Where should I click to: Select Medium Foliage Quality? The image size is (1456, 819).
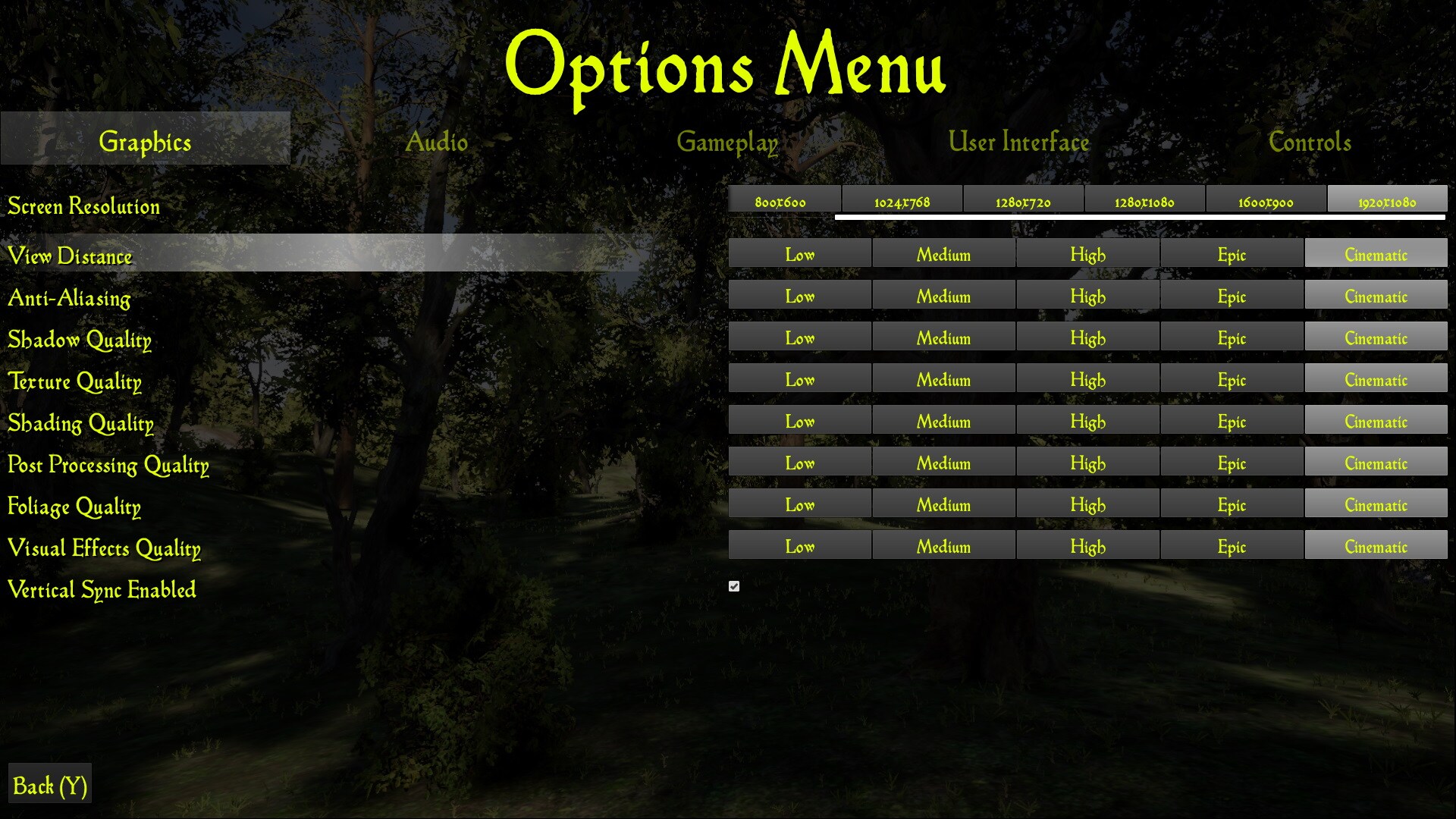(x=943, y=504)
